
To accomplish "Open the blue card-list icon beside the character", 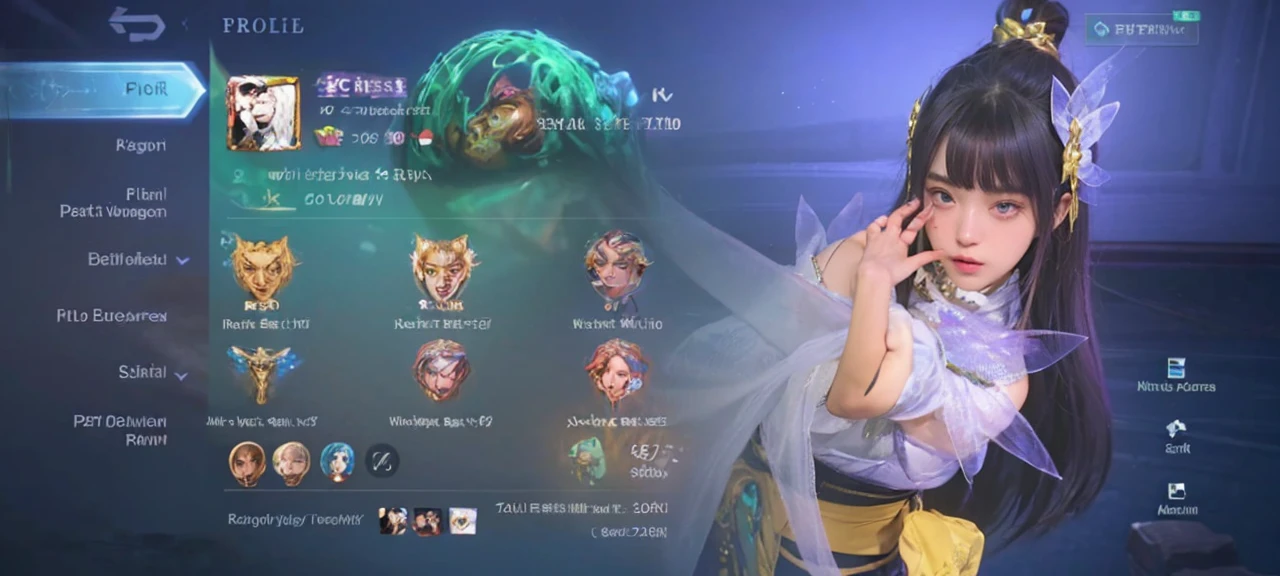I will pyautogui.click(x=1176, y=368).
